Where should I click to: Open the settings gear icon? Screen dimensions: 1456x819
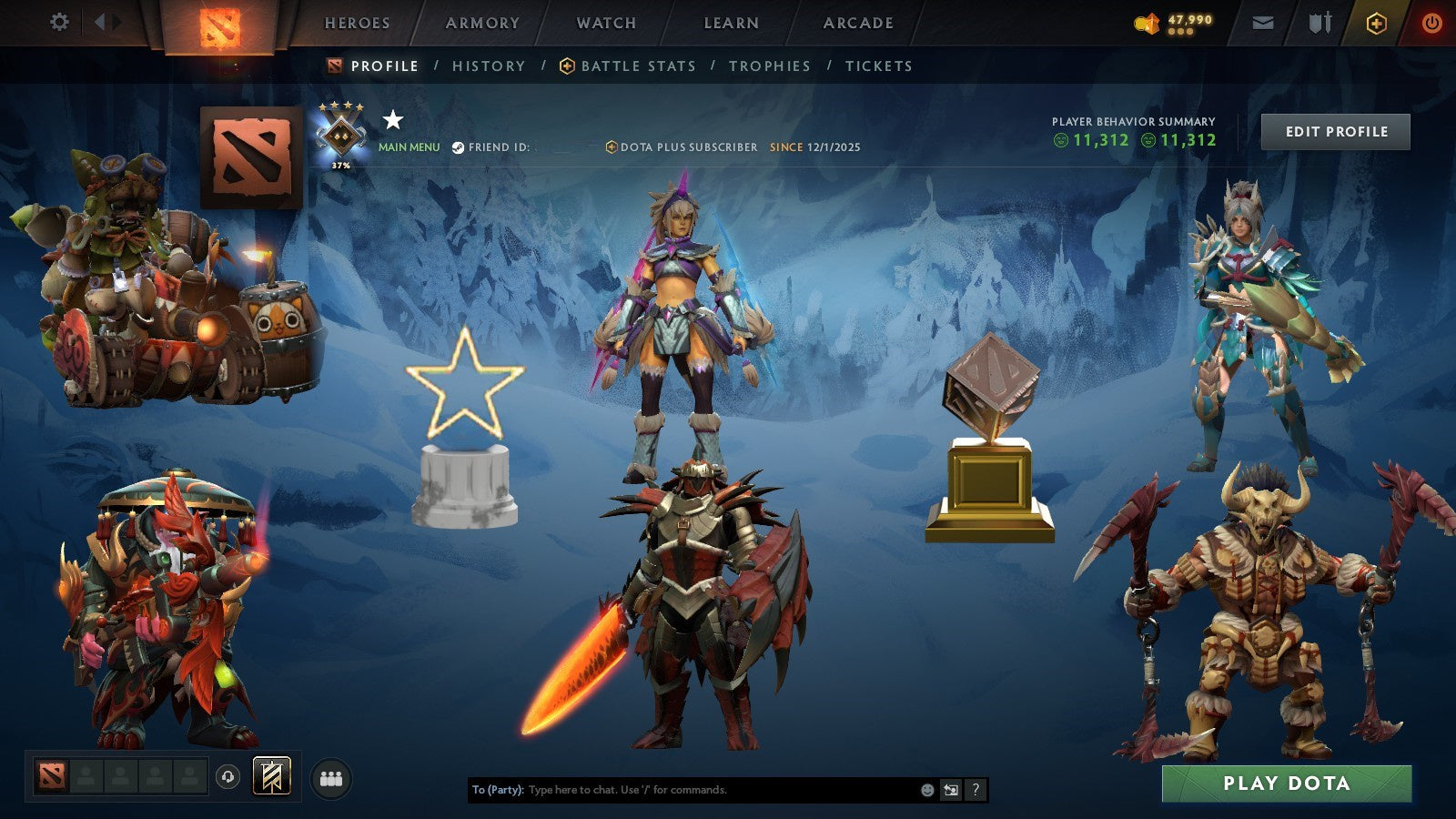[x=60, y=22]
